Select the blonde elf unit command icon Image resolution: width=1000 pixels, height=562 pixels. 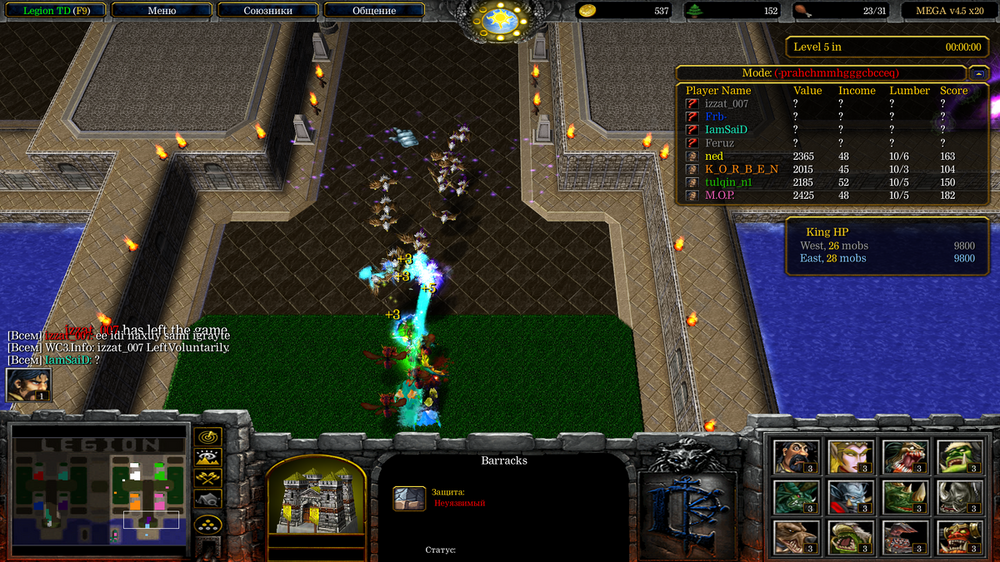click(850, 456)
